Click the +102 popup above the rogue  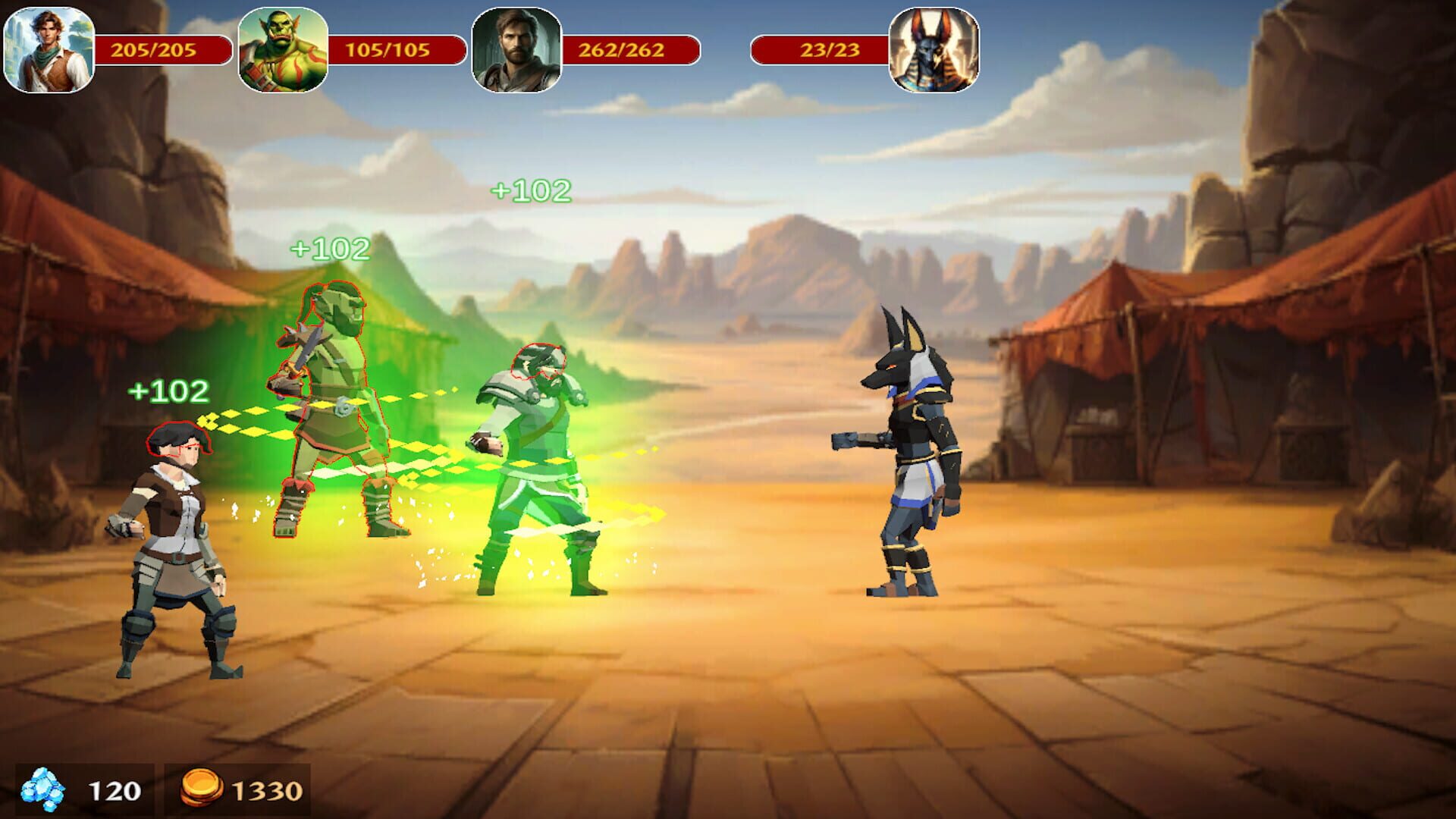click(168, 392)
